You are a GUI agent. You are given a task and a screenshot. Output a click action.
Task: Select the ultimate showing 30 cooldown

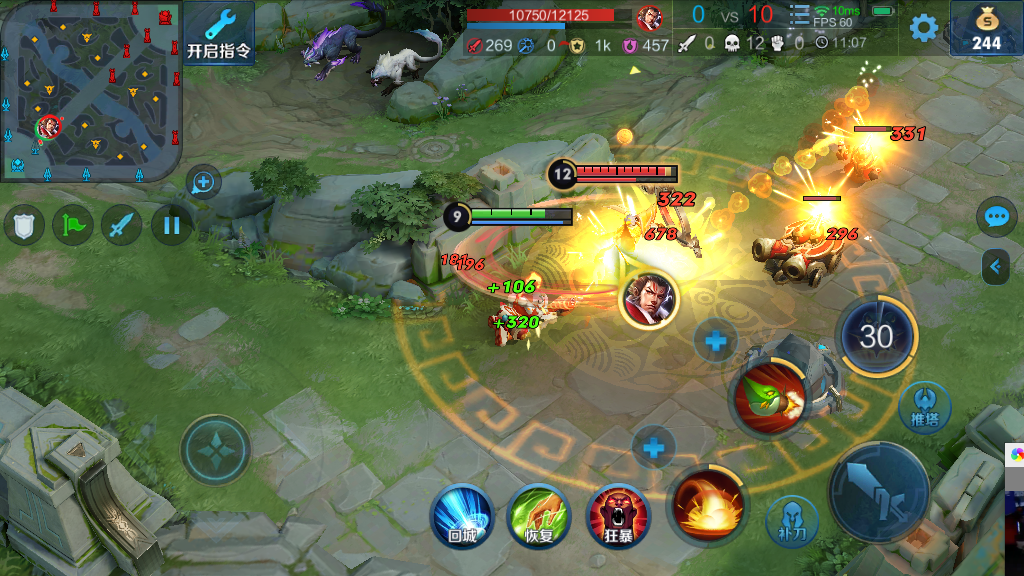point(876,336)
